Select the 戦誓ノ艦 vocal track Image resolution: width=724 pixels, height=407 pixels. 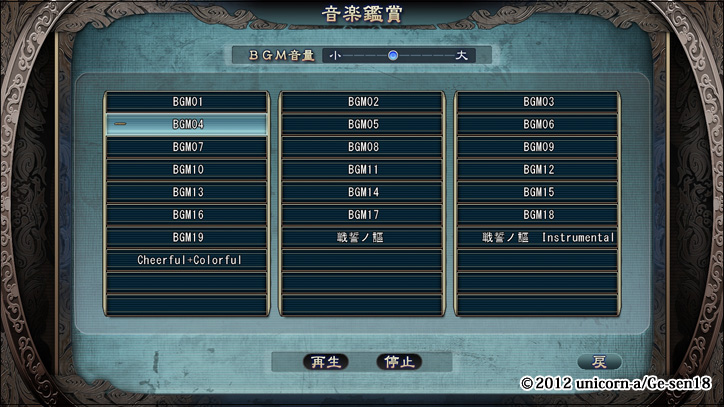point(362,237)
